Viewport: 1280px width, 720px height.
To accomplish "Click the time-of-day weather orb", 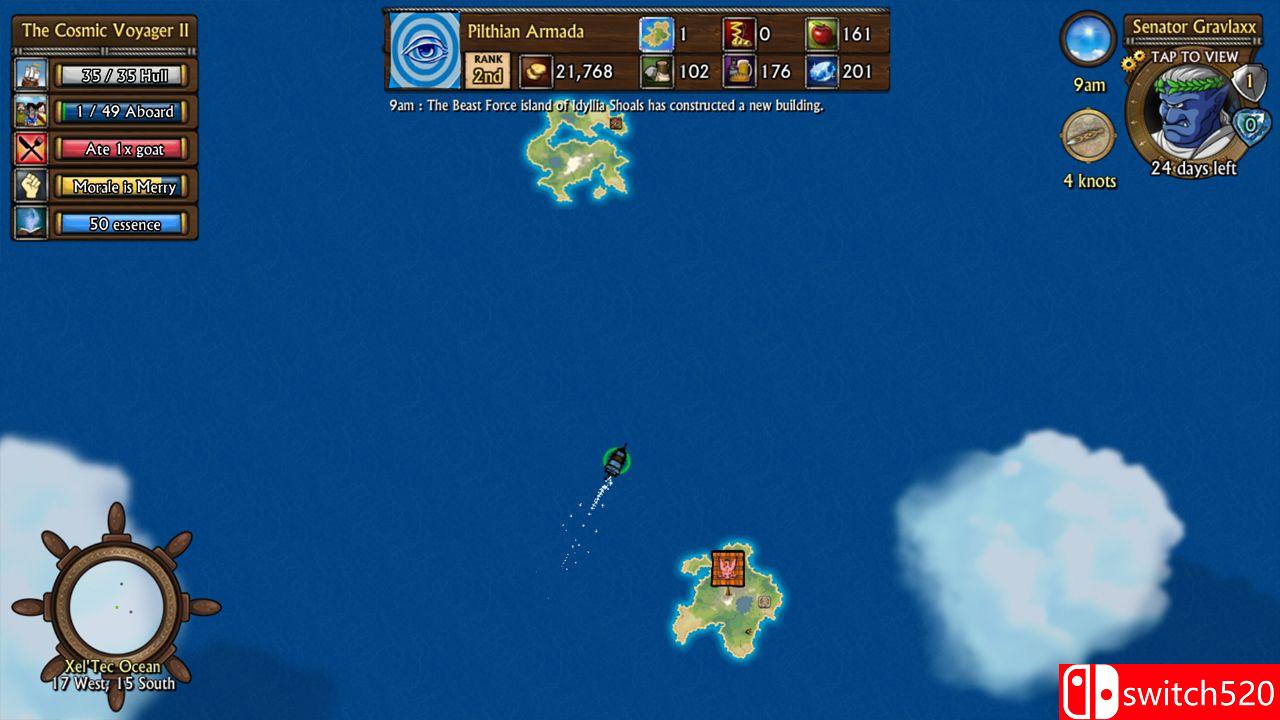I will [x=1088, y=40].
